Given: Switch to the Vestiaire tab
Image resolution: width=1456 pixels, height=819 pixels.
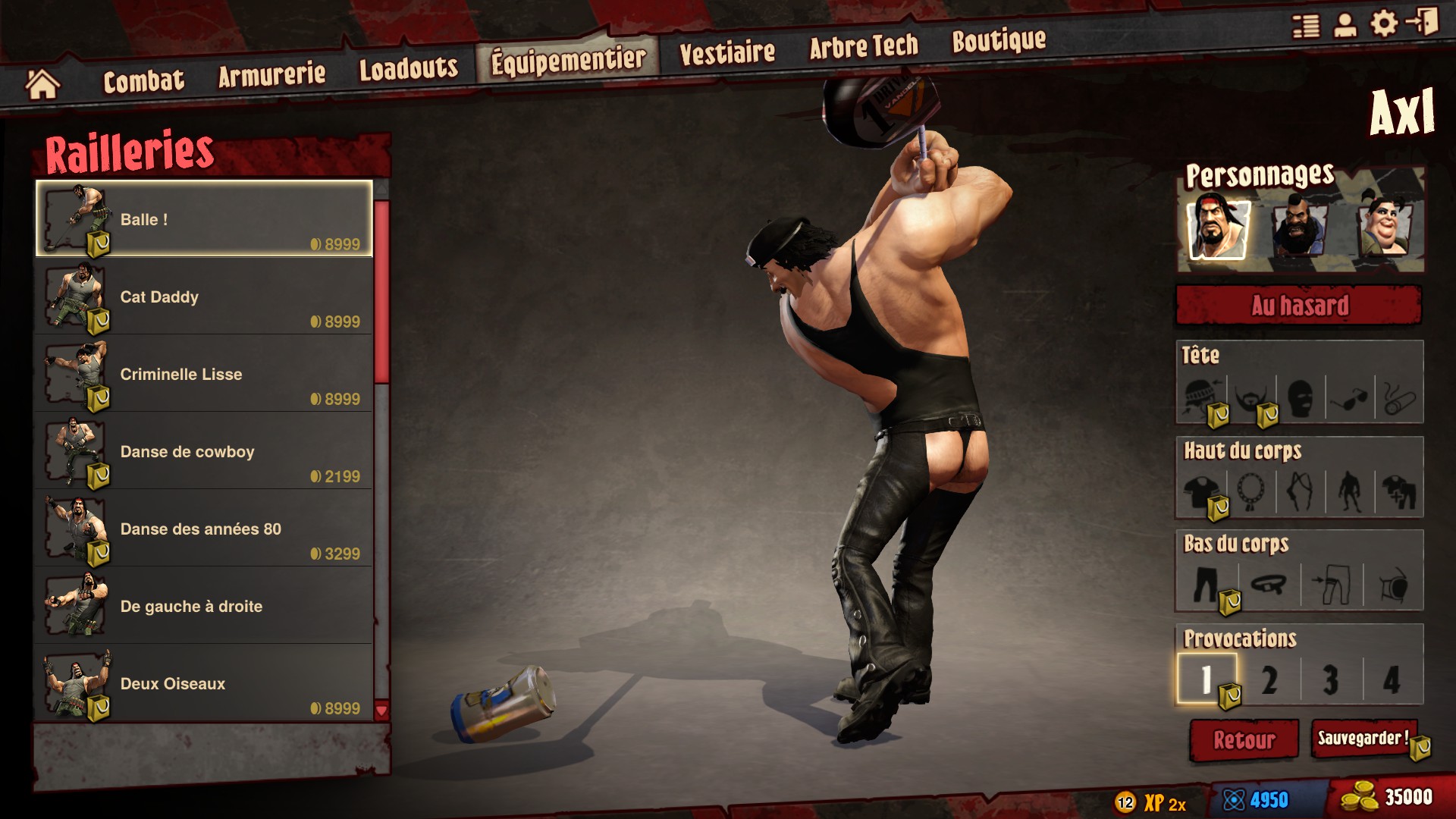Looking at the screenshot, I should pos(726,52).
